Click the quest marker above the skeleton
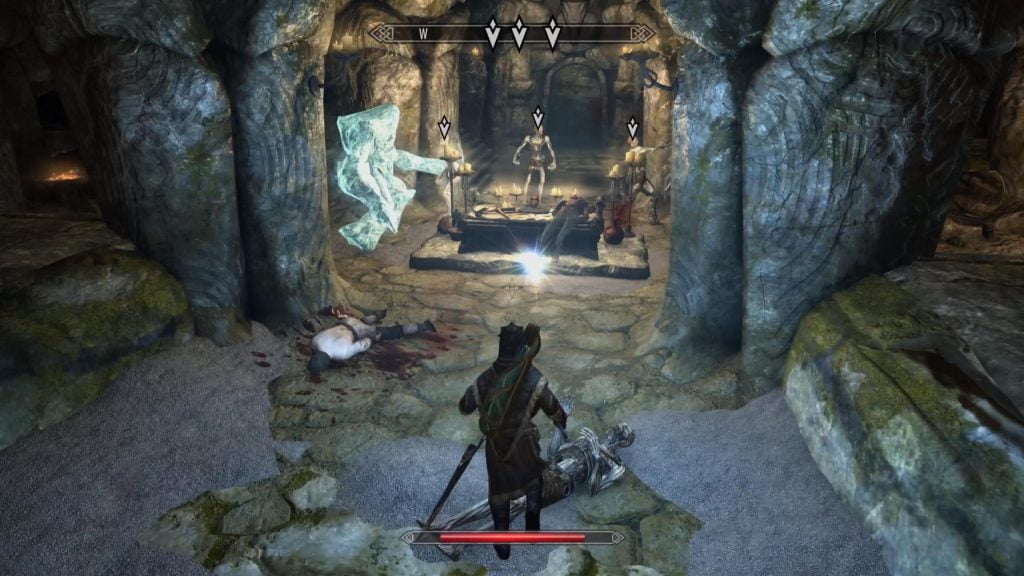The height and width of the screenshot is (576, 1024). click(537, 119)
